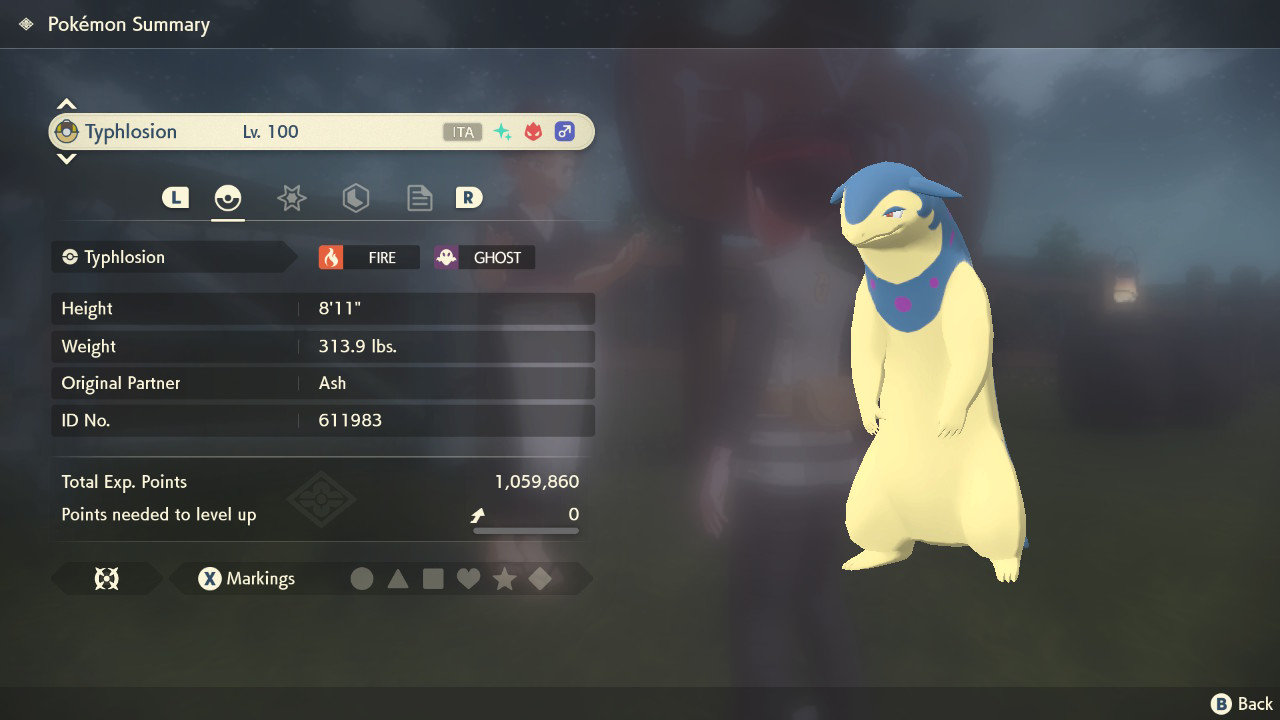The width and height of the screenshot is (1280, 720).
Task: Toggle the circle marking
Action: coord(363,578)
